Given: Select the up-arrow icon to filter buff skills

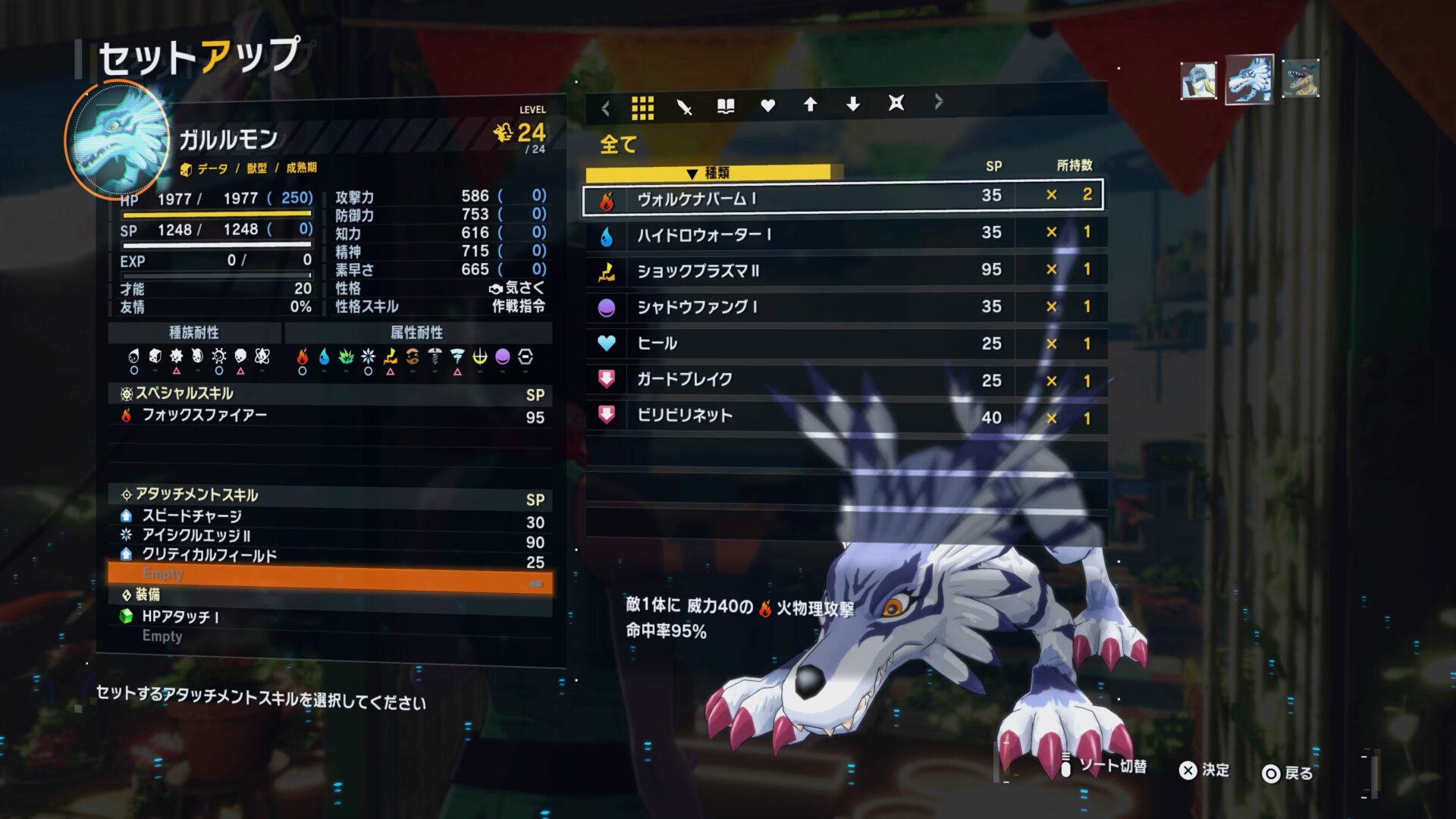Looking at the screenshot, I should click(810, 107).
